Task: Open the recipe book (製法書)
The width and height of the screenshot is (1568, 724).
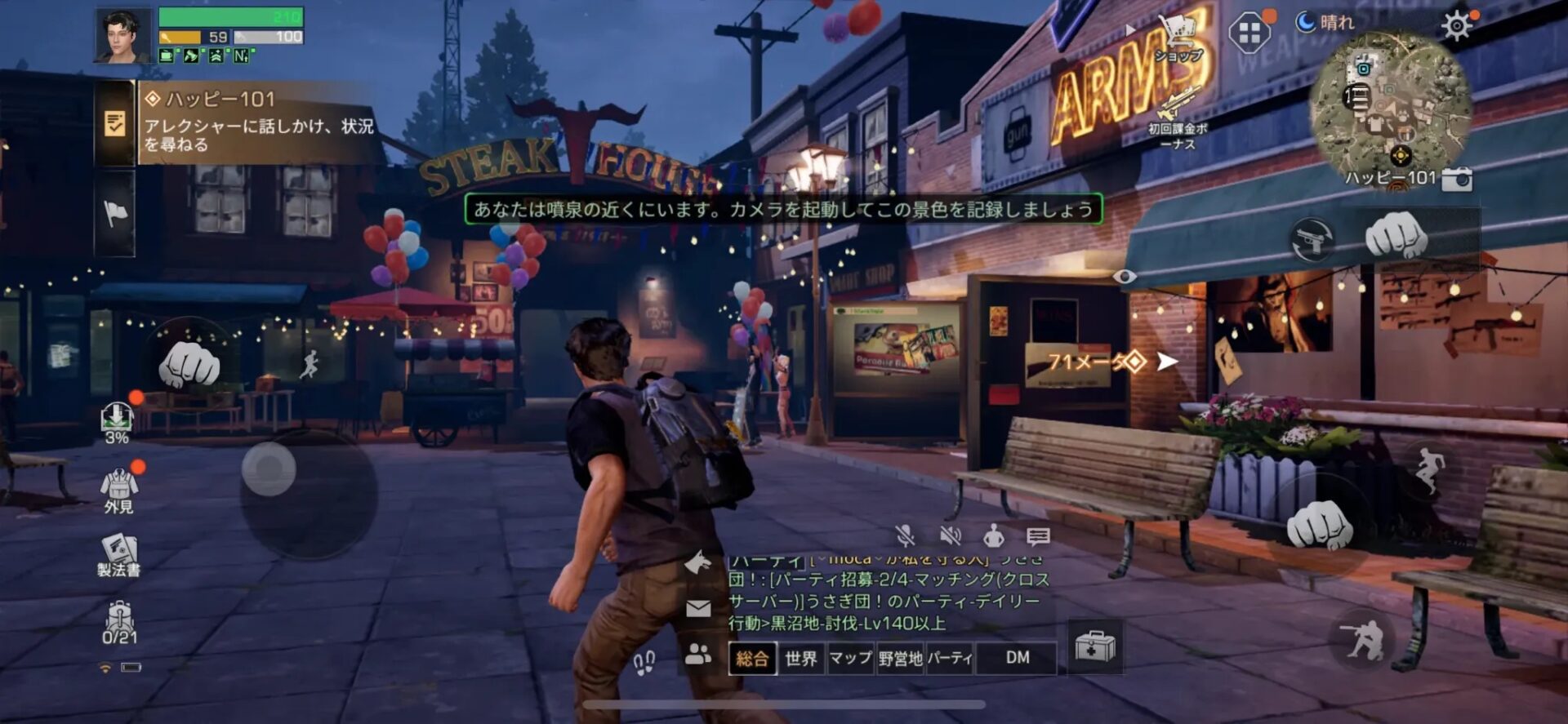Action: click(119, 556)
